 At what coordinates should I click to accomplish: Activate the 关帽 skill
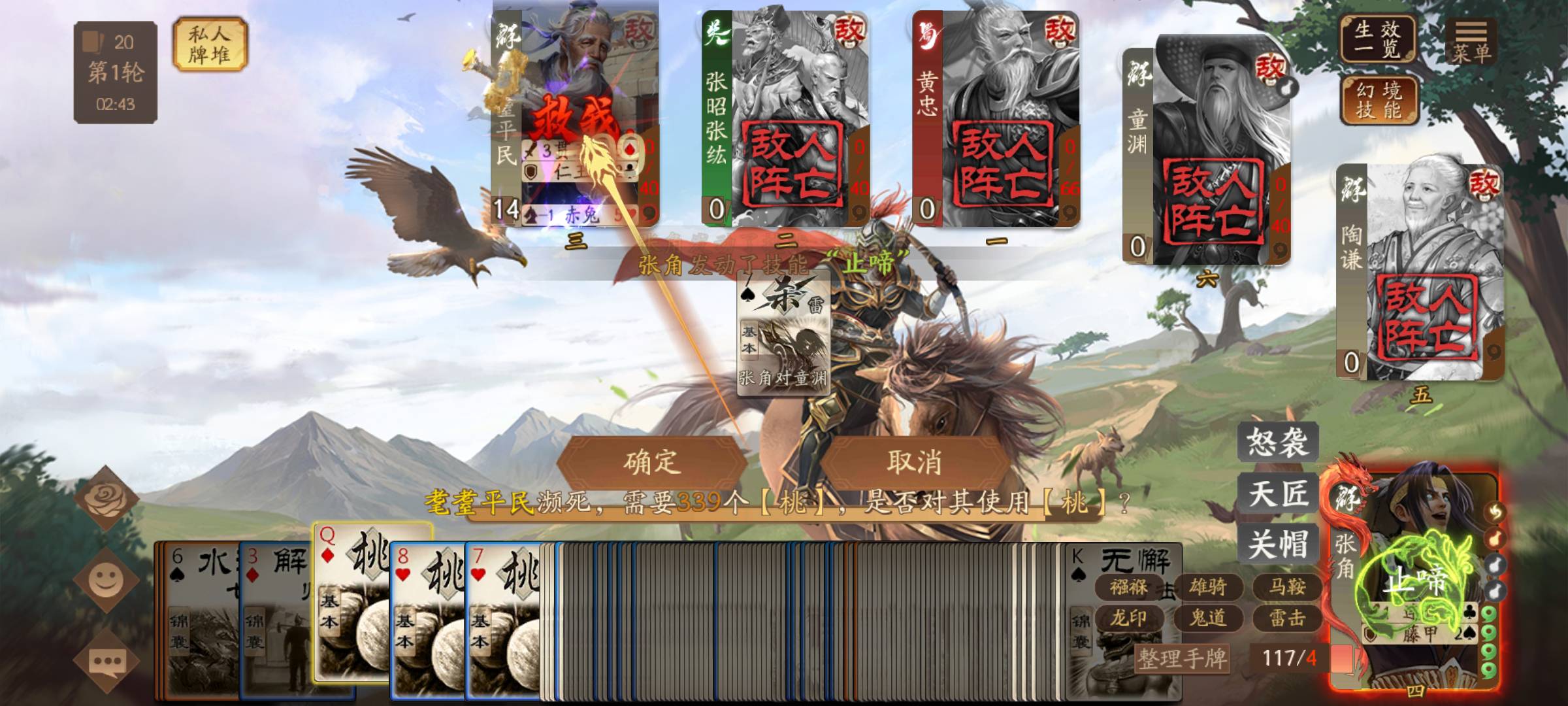pyautogui.click(x=1277, y=544)
